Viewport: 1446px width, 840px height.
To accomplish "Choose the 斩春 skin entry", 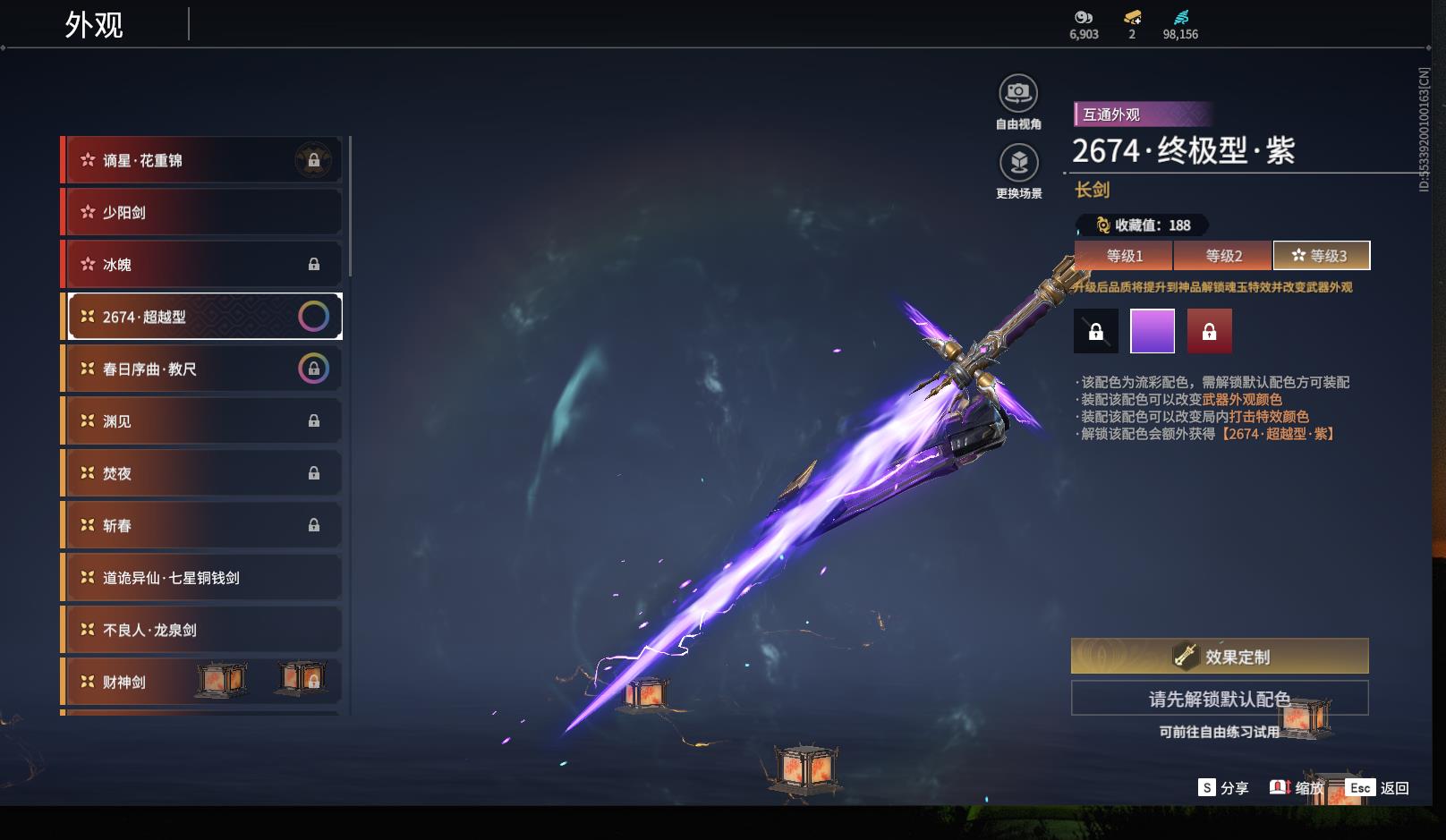I will tap(203, 525).
